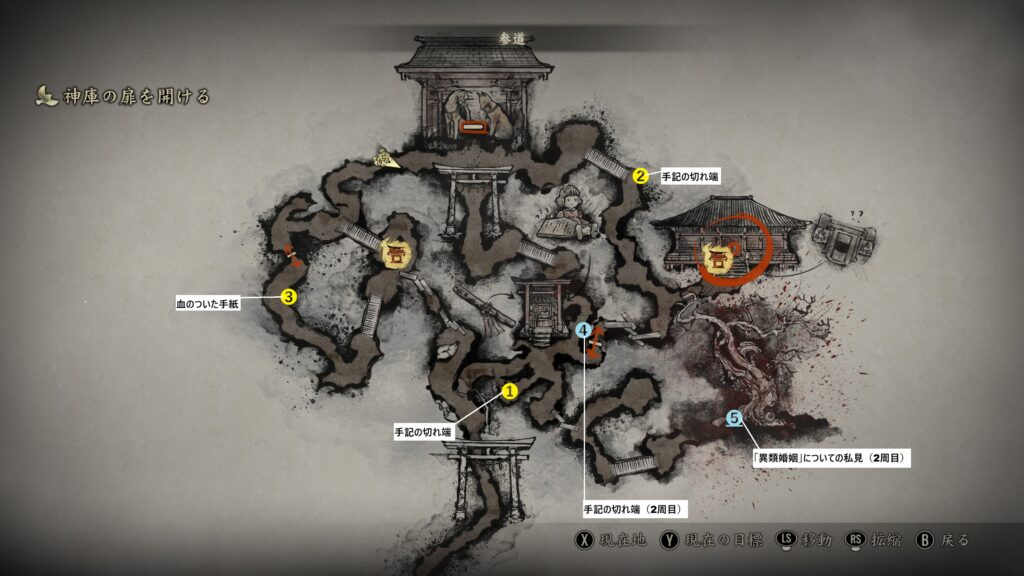Open the 神庫の扉を開ける objective tracker

pos(122,97)
